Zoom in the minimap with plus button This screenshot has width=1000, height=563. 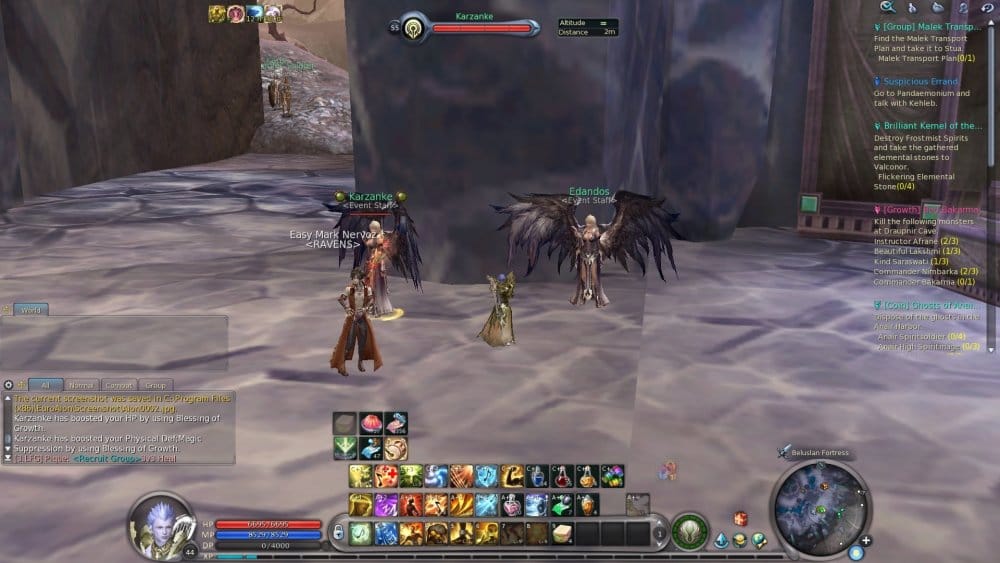866,541
